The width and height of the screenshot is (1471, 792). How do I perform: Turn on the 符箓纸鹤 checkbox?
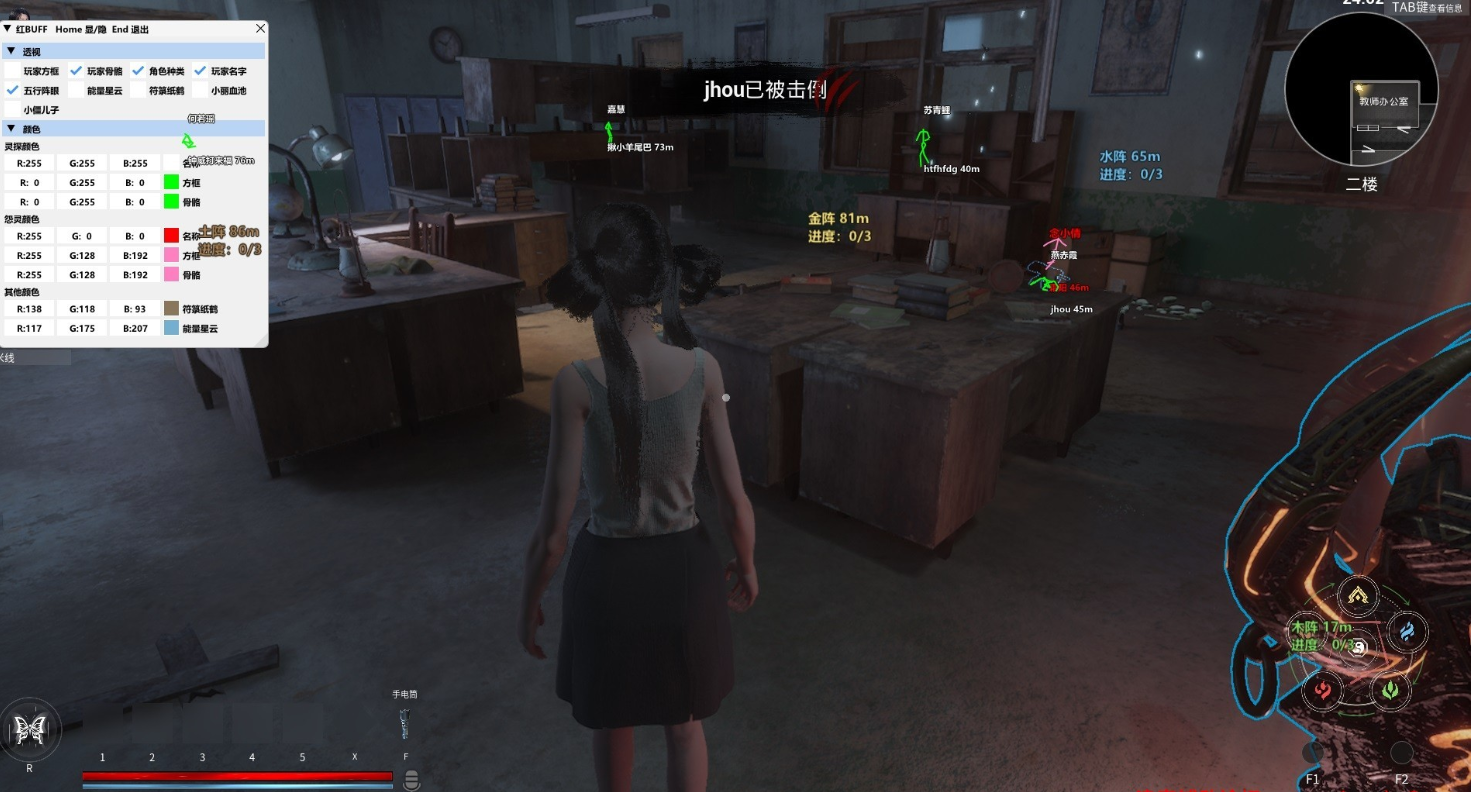[138, 90]
